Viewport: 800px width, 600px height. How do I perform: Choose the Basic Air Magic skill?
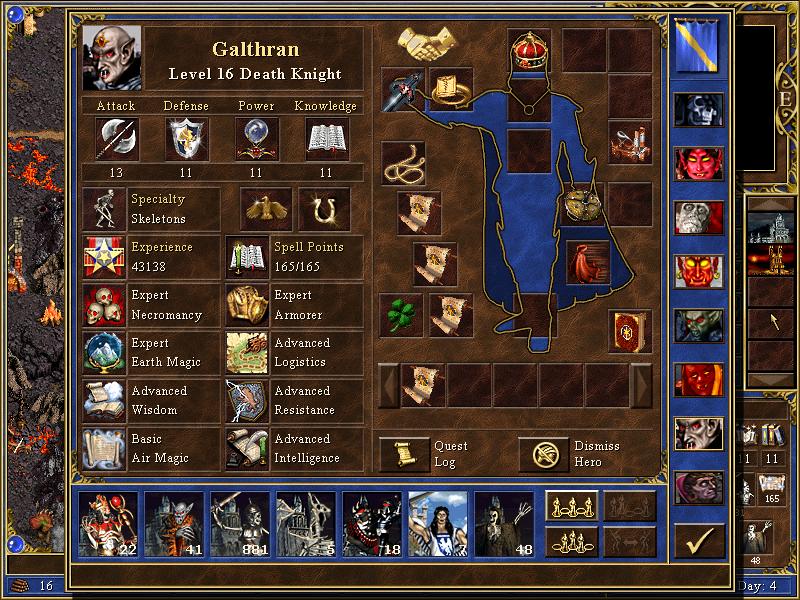click(103, 449)
